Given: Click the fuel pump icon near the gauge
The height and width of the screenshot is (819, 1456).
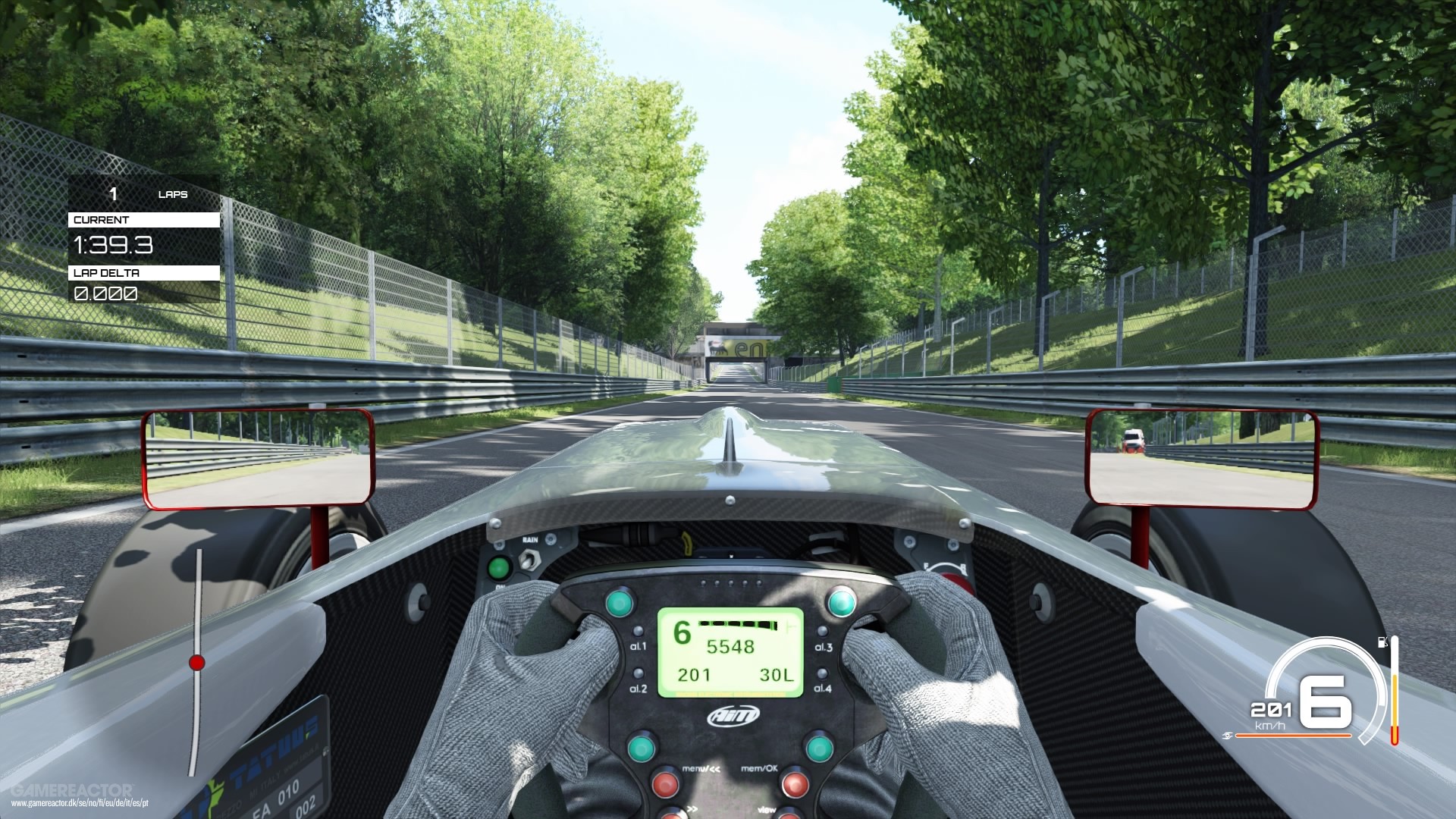Looking at the screenshot, I should 1383,642.
